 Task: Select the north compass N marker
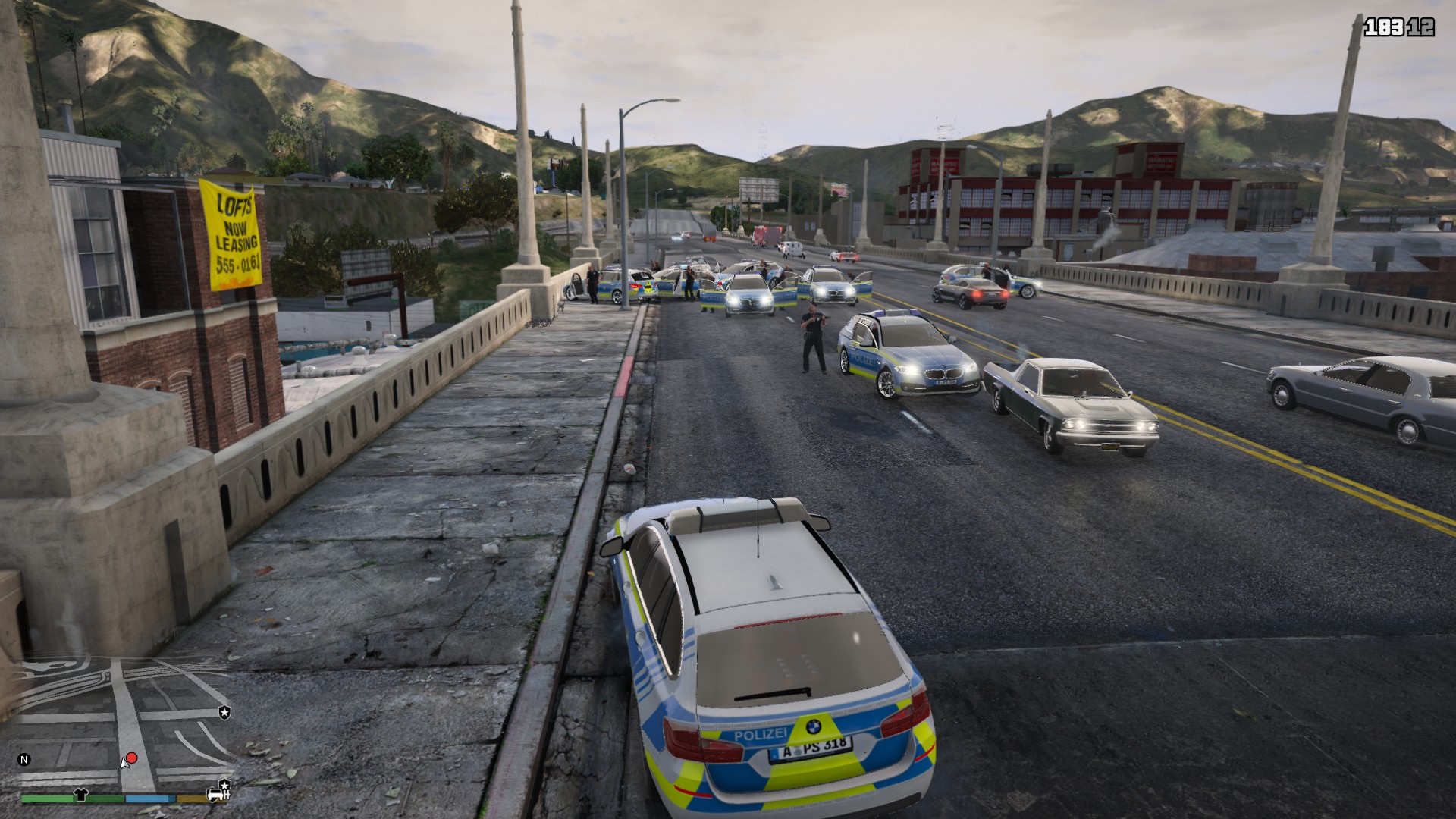24,759
